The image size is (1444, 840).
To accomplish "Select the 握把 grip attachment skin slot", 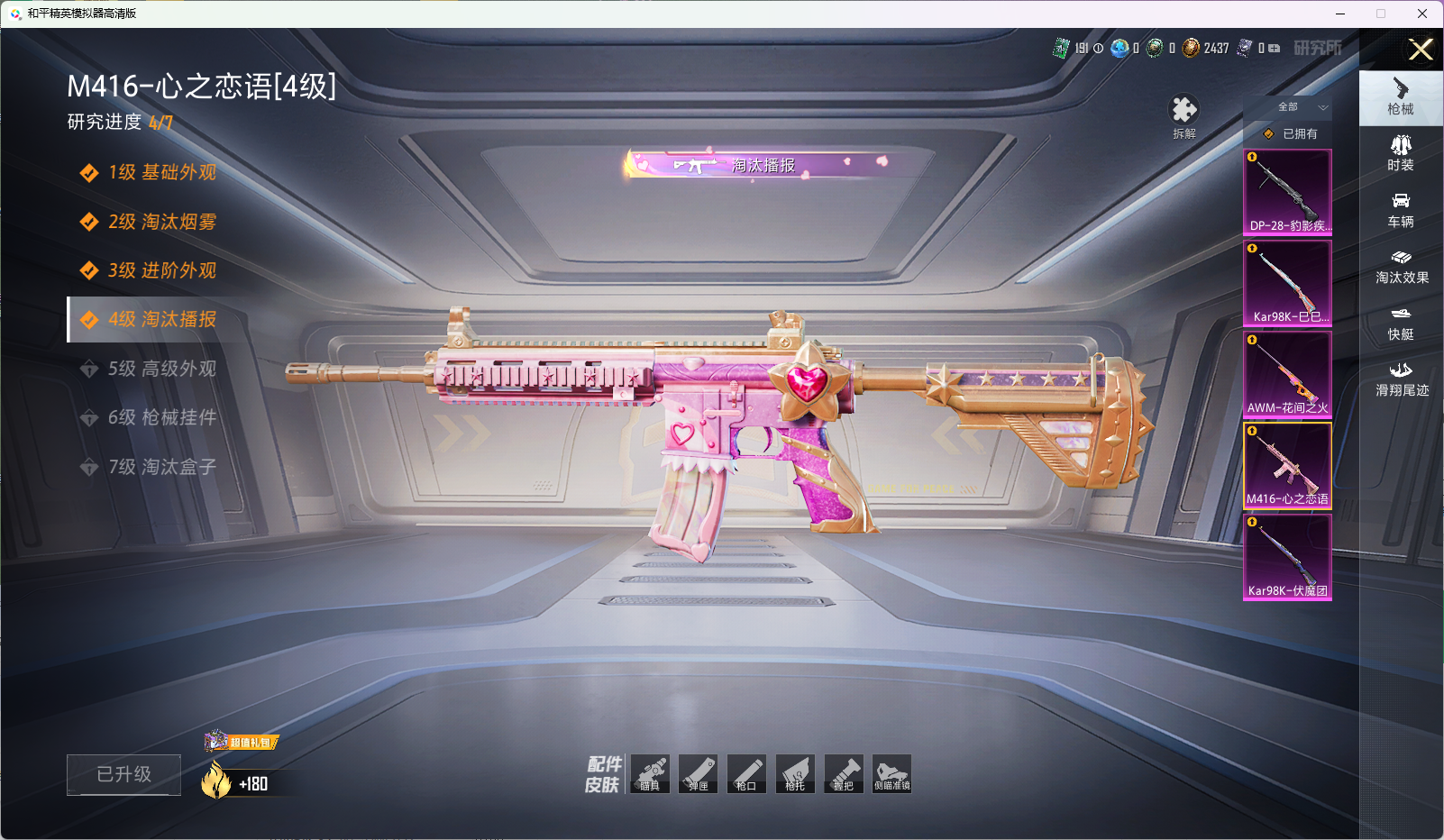I will (x=844, y=774).
